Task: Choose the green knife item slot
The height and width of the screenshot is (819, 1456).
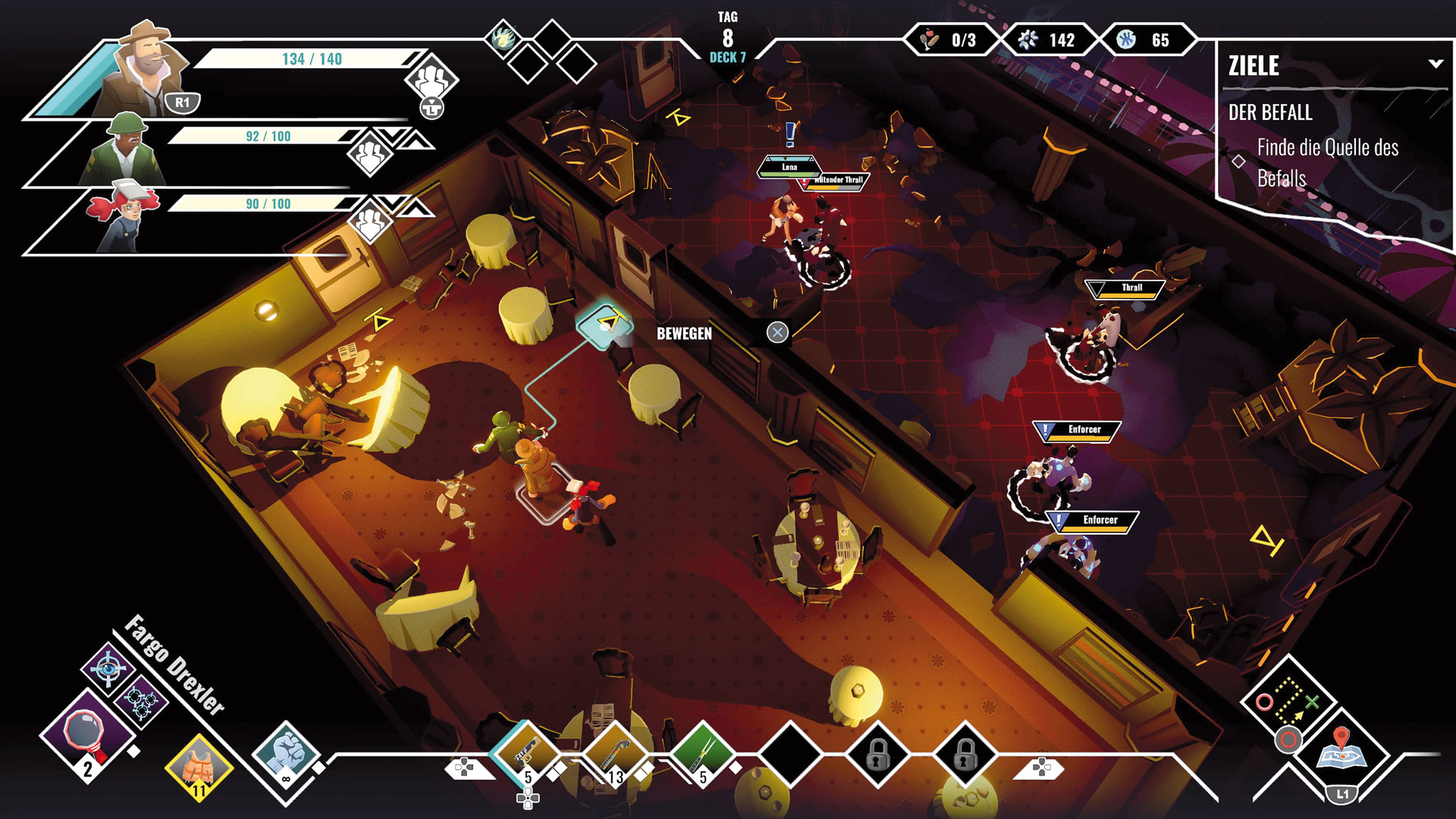Action: (703, 752)
